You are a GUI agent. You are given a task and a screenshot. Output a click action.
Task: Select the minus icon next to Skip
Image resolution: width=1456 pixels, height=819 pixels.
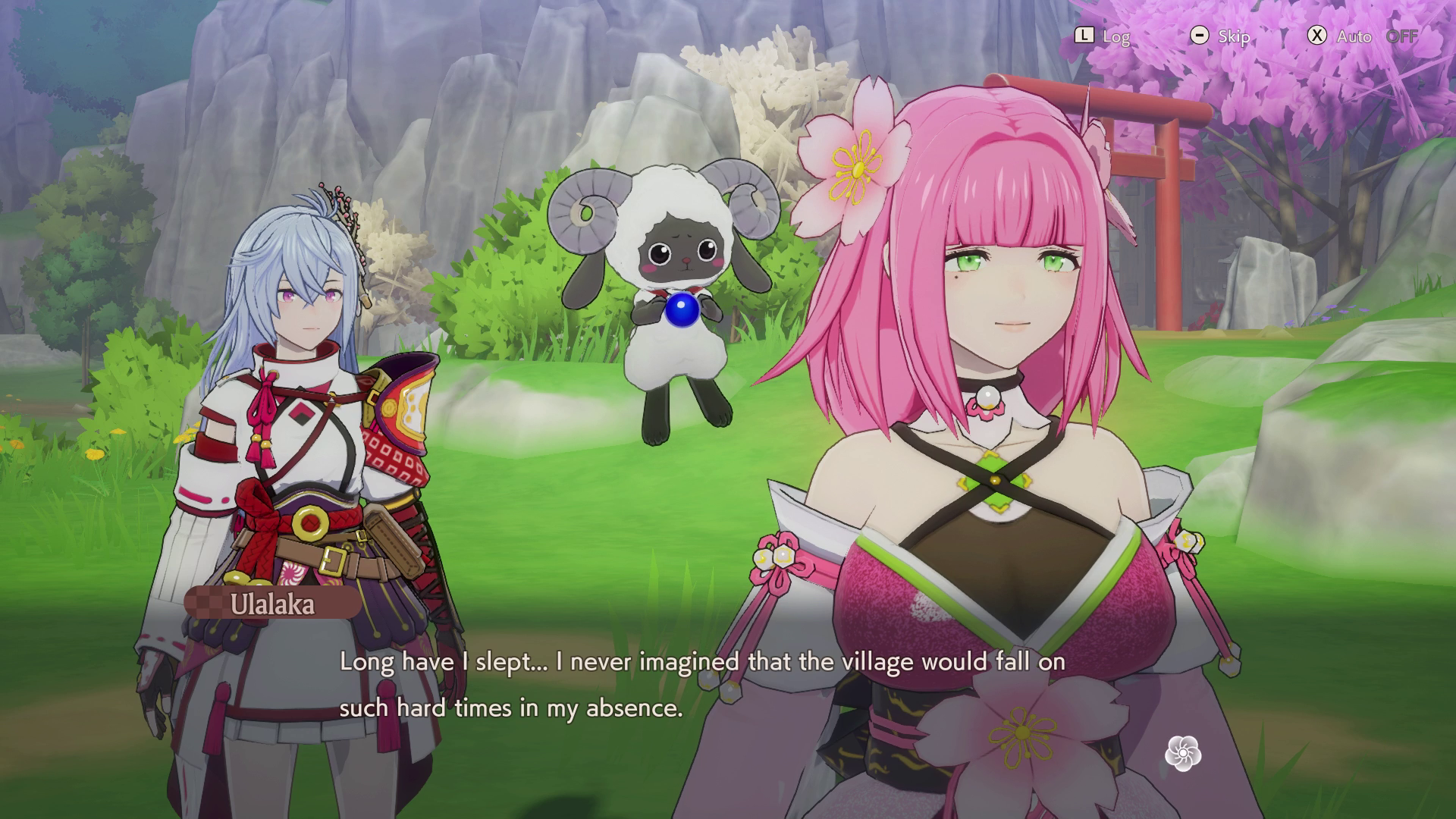pos(1200,36)
